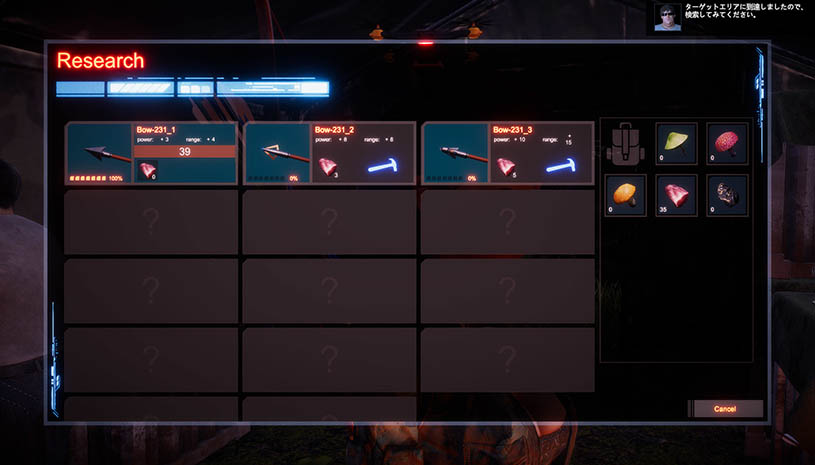Cancel and close the Research window
This screenshot has height=465, width=815.
725,409
